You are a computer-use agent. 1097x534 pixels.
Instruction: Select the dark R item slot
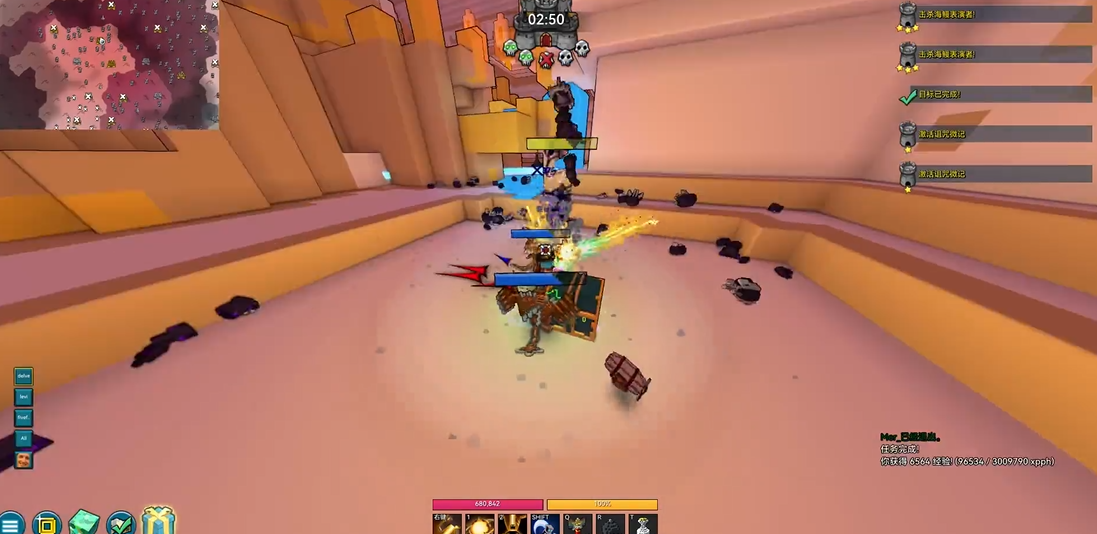[611, 524]
